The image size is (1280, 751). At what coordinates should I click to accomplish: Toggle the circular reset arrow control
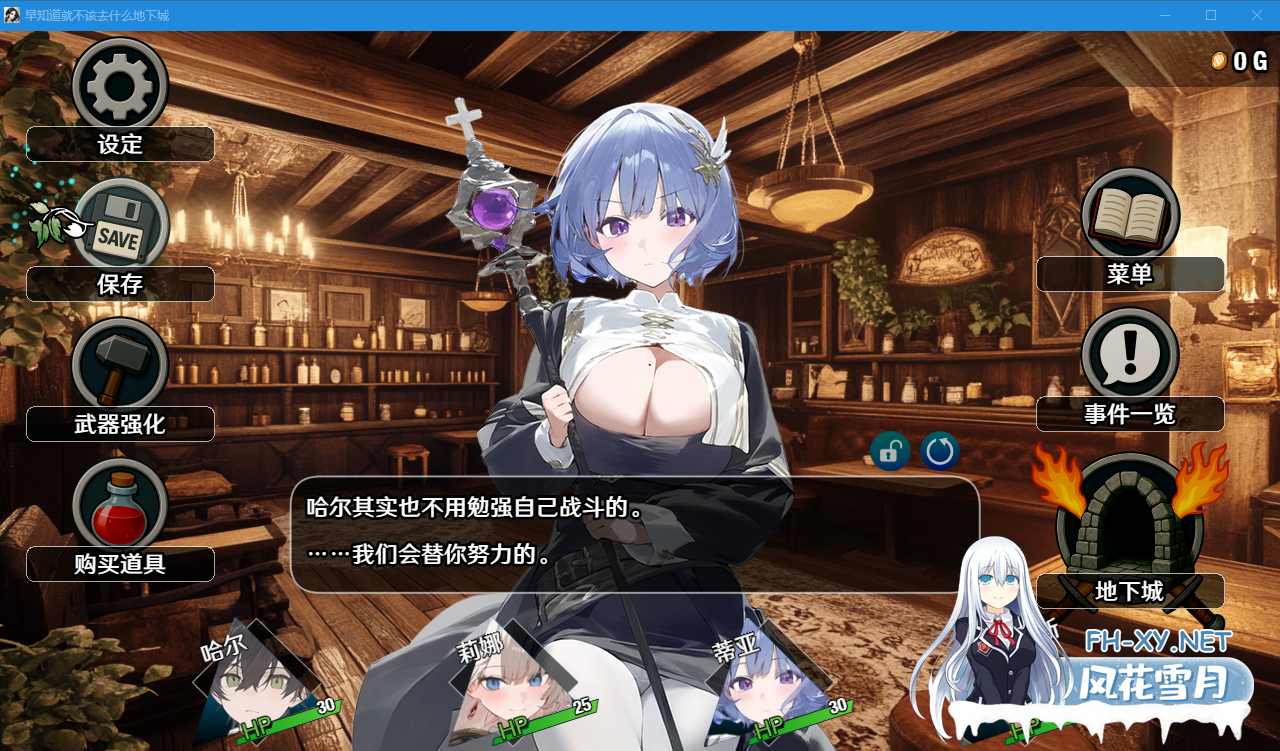[937, 451]
